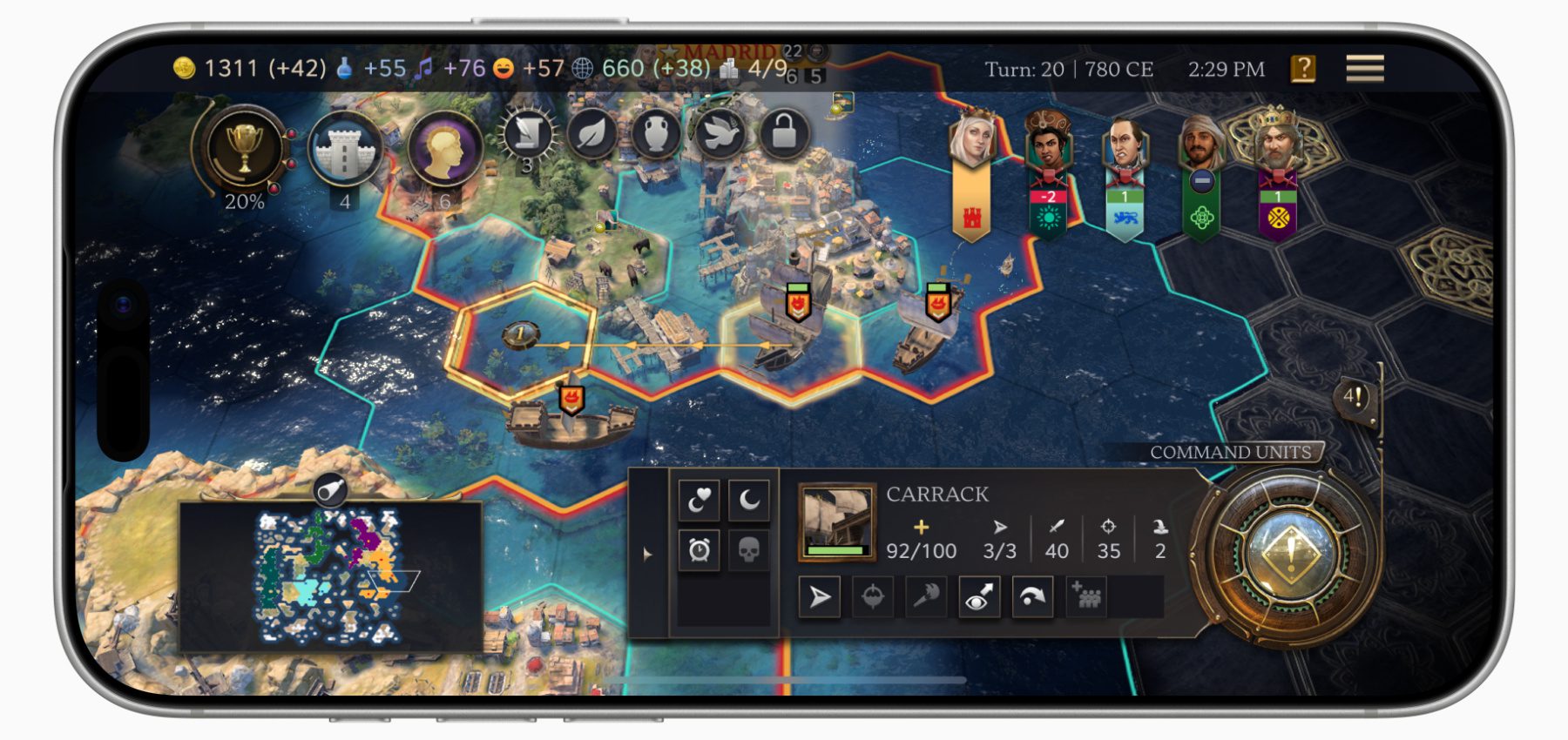Image resolution: width=1568 pixels, height=740 pixels.
Task: Select the turbaned leader with green banner
Action: [x=1201, y=144]
